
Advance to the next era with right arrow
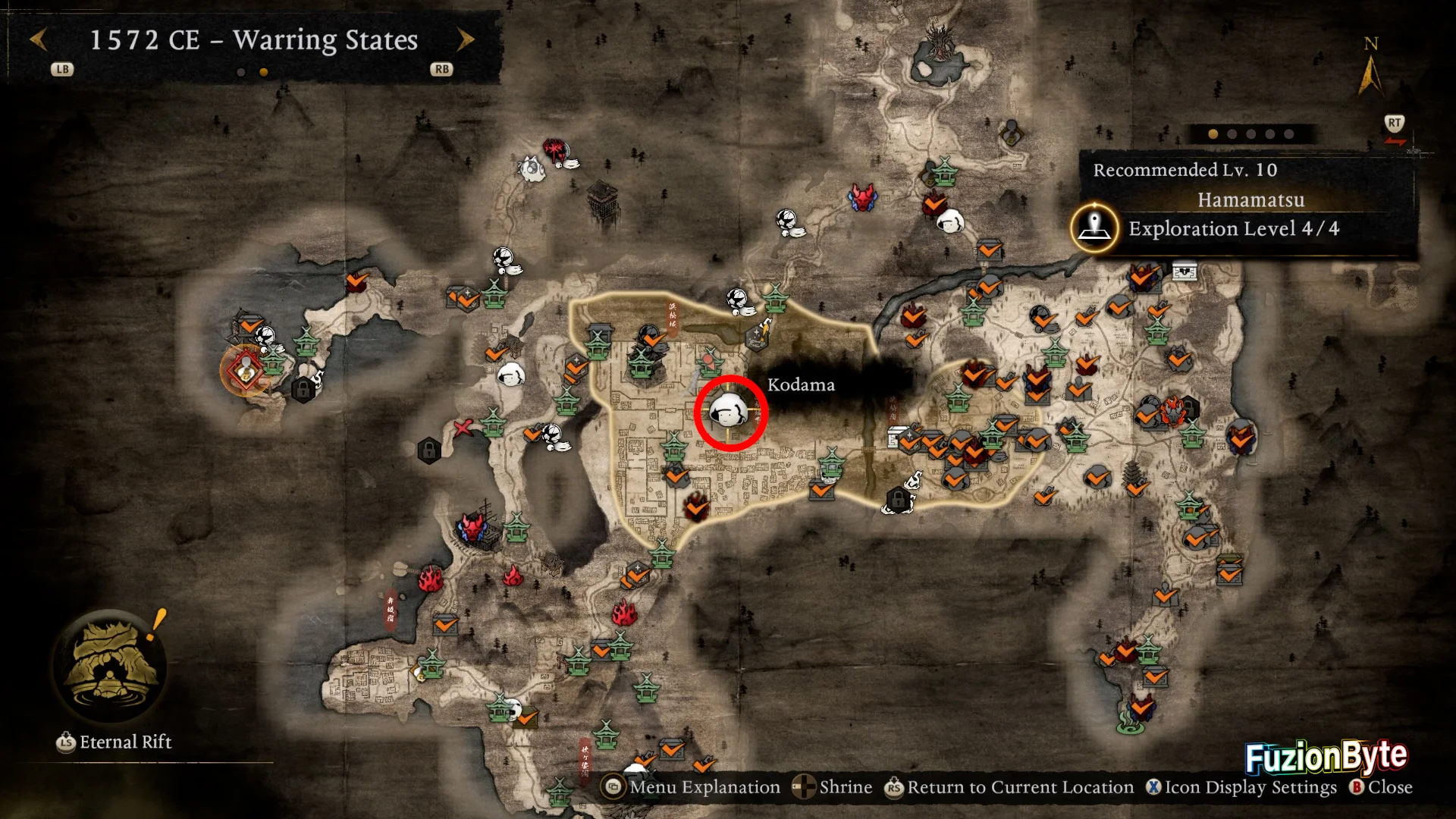pos(466,39)
